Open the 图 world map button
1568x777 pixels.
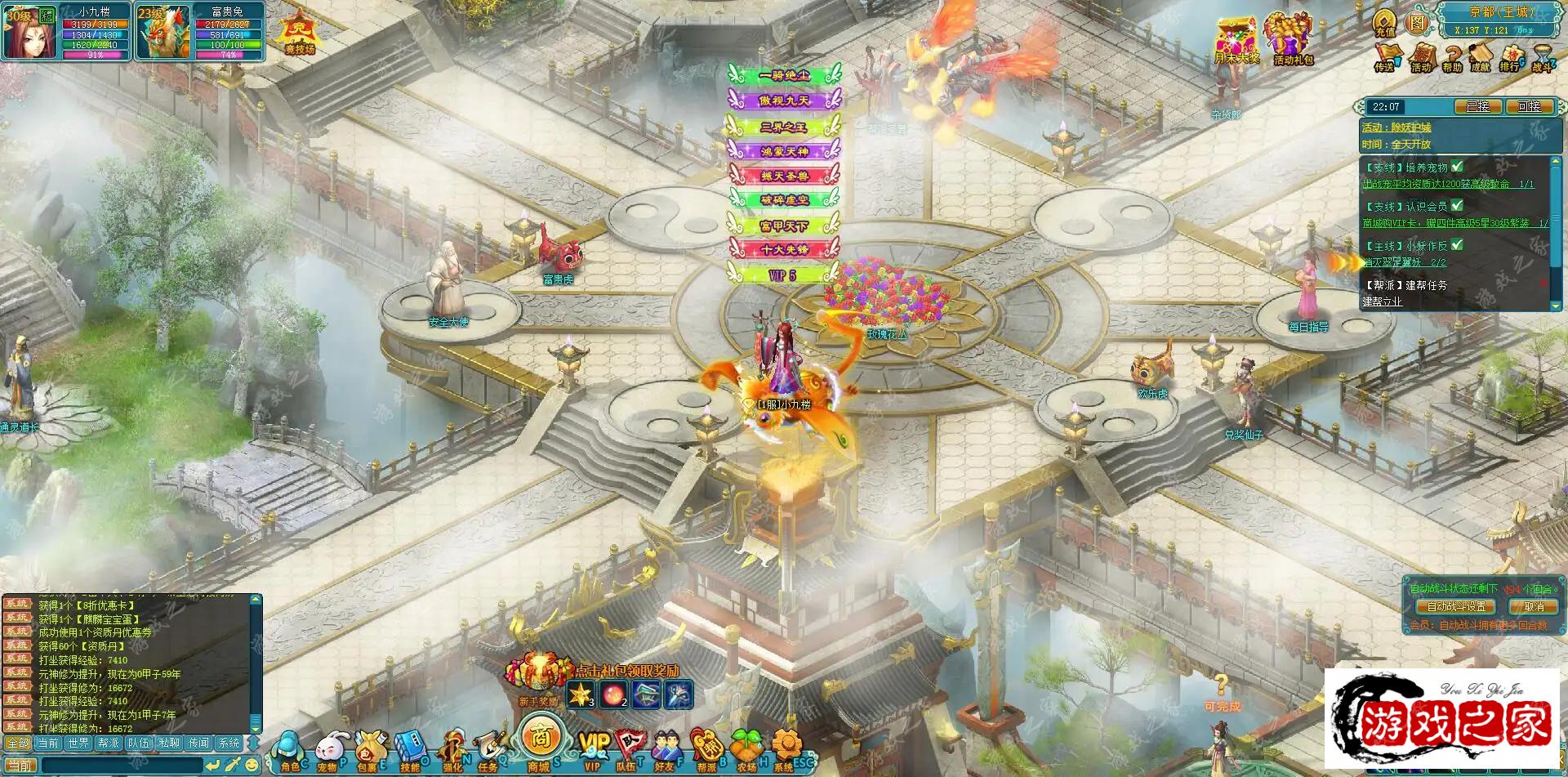(1416, 23)
